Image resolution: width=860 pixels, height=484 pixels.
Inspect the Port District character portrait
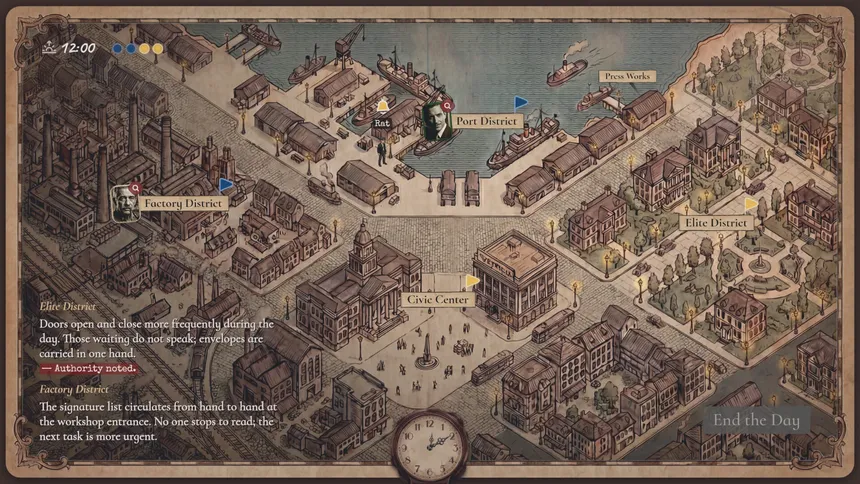[434, 117]
